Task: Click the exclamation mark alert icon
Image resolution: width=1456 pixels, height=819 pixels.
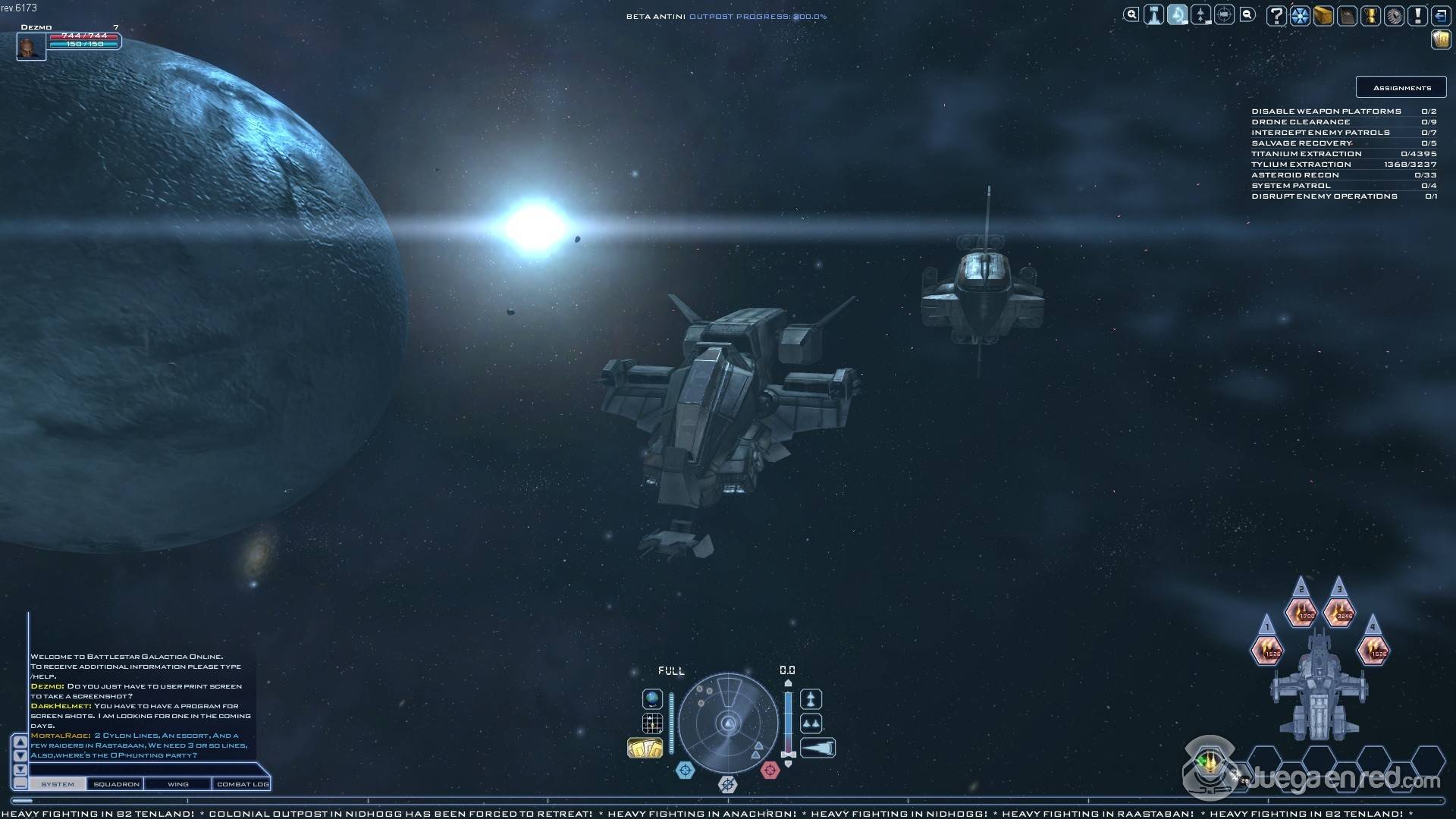Action: coord(1417,16)
